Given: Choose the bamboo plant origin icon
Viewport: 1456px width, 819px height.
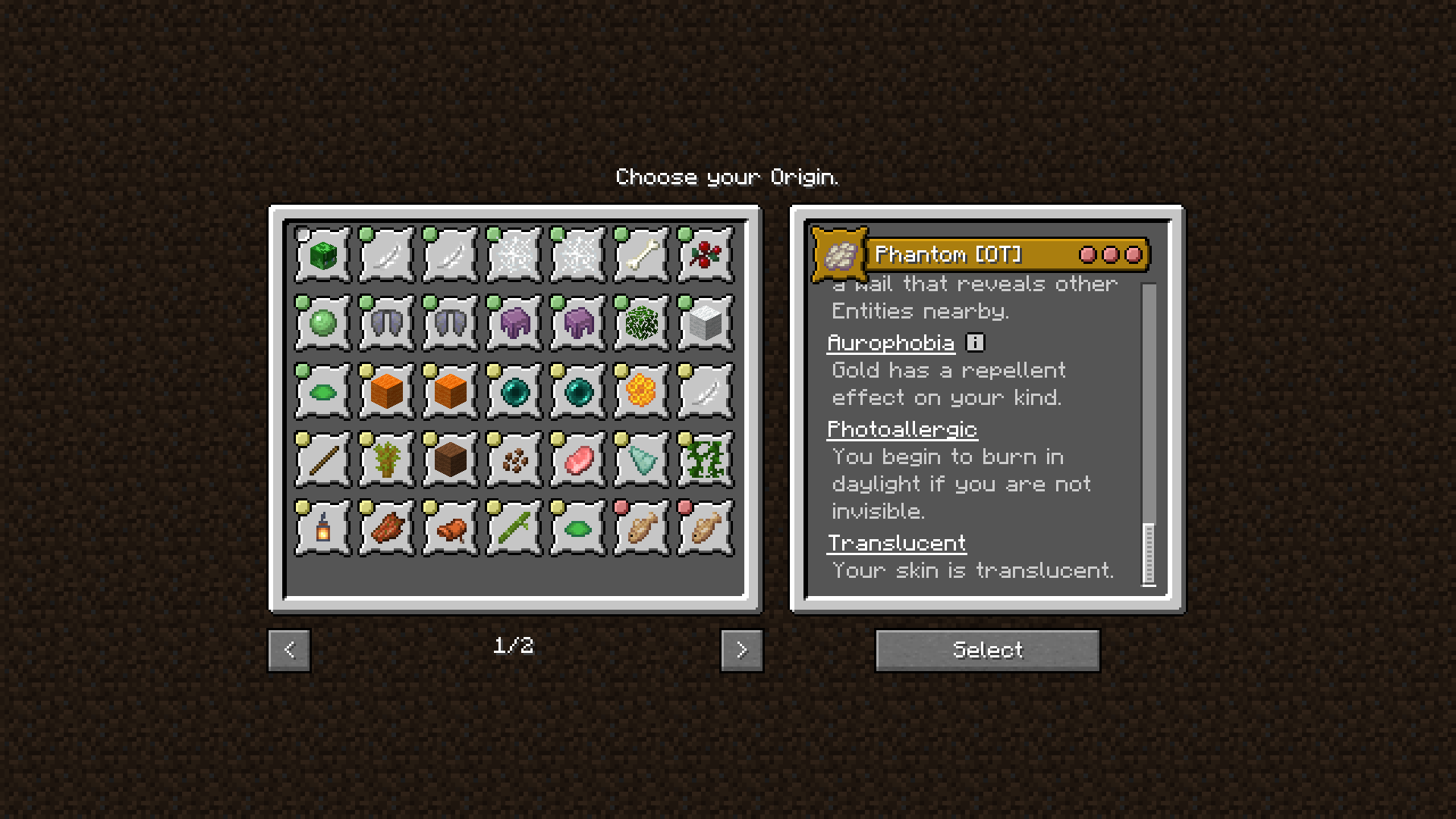Looking at the screenshot, I should tap(386, 460).
